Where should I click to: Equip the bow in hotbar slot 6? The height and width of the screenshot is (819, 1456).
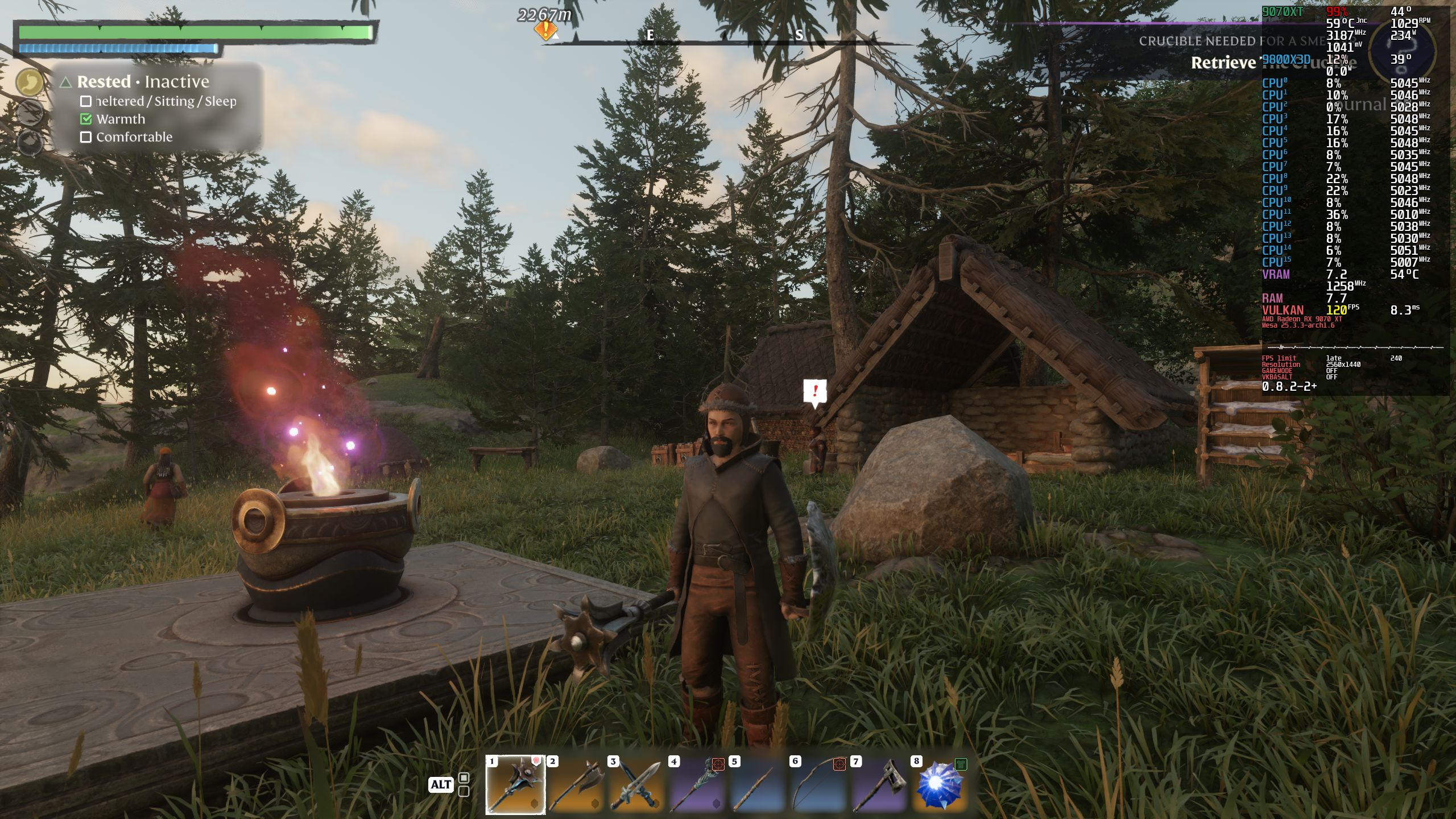pos(819,785)
